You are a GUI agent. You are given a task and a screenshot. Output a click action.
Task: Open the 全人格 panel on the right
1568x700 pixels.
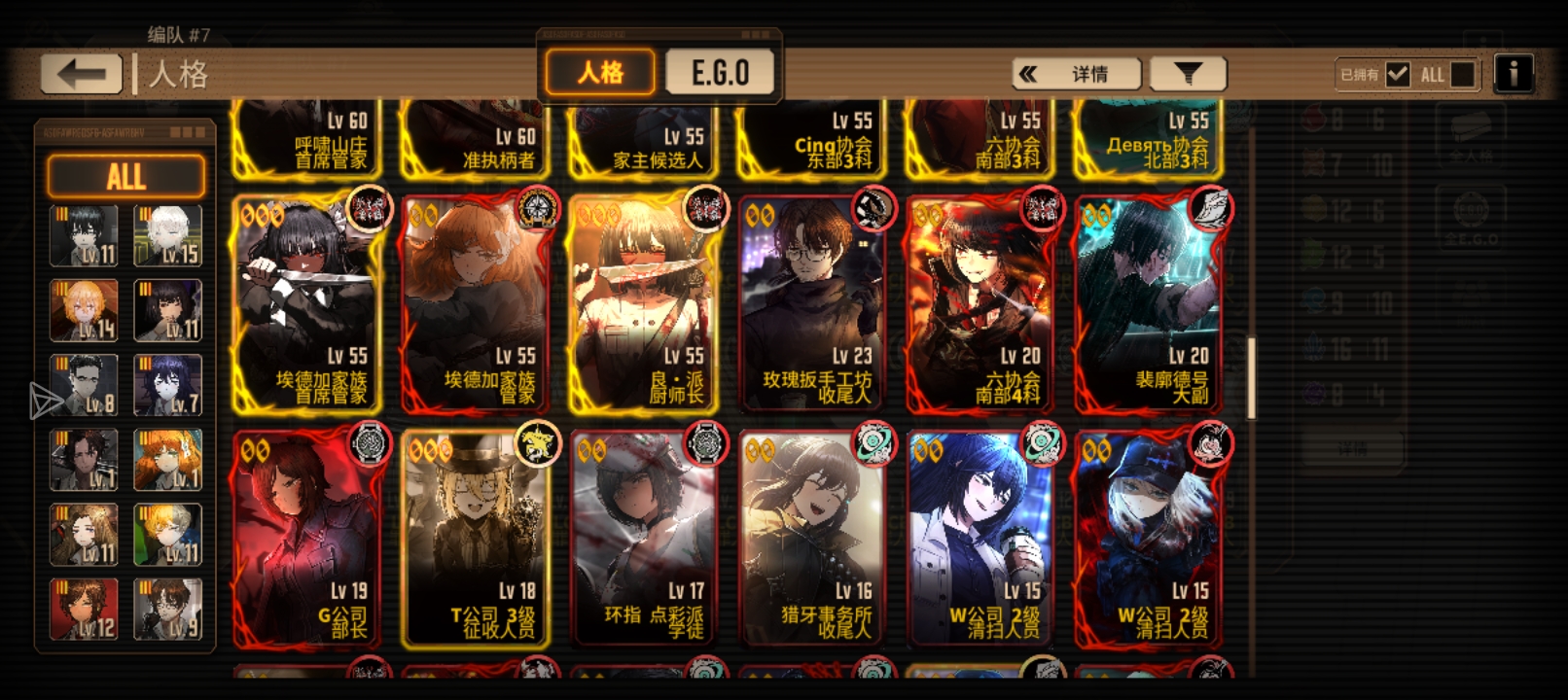[1471, 138]
